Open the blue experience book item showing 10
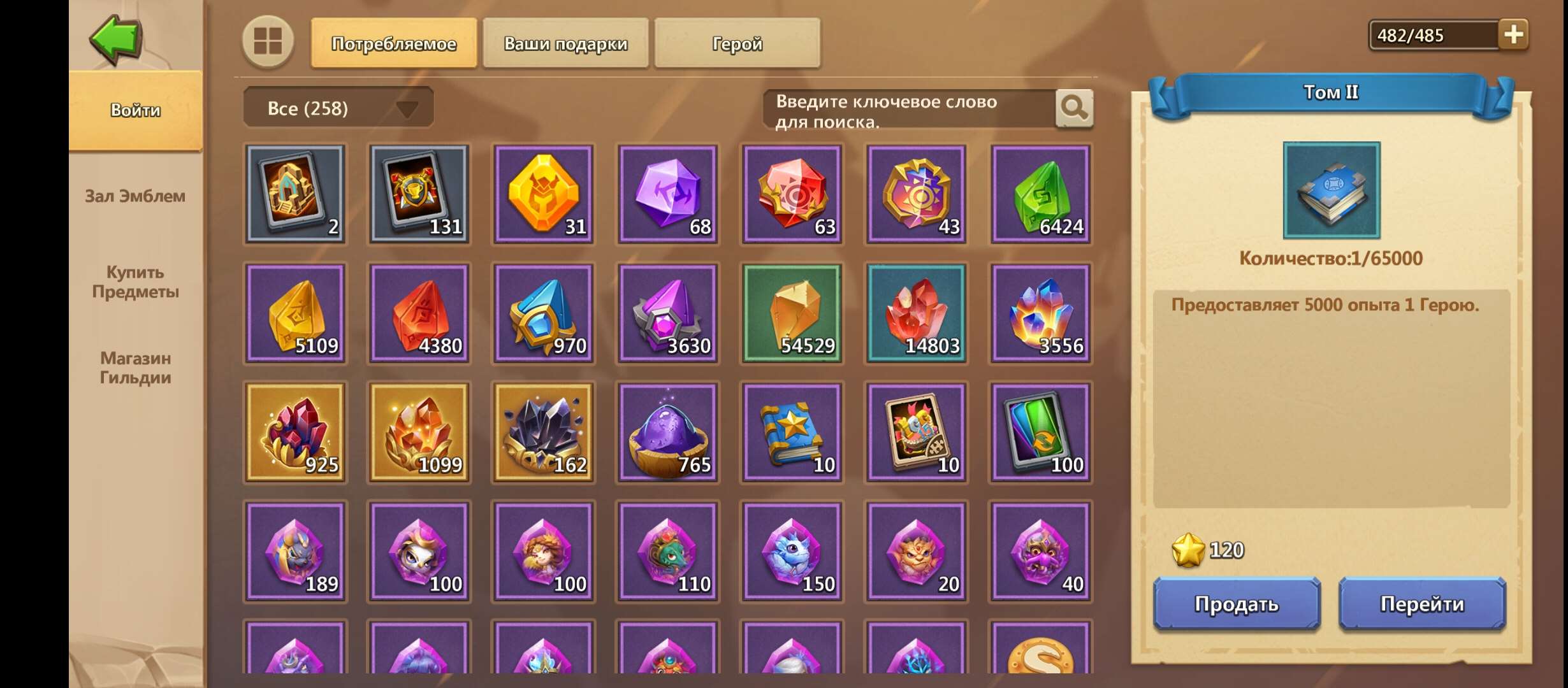The image size is (1568, 688). (x=792, y=433)
